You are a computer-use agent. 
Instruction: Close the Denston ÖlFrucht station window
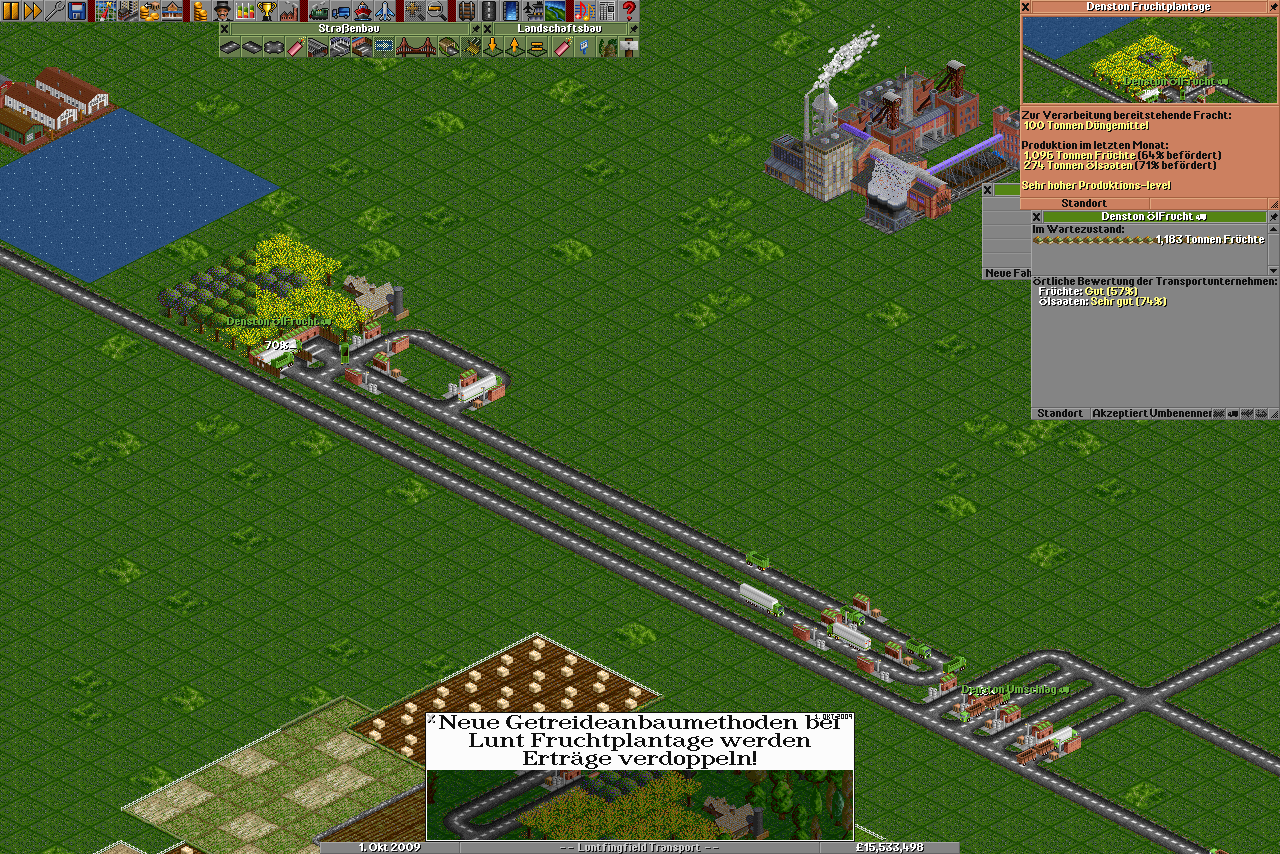[1037, 216]
